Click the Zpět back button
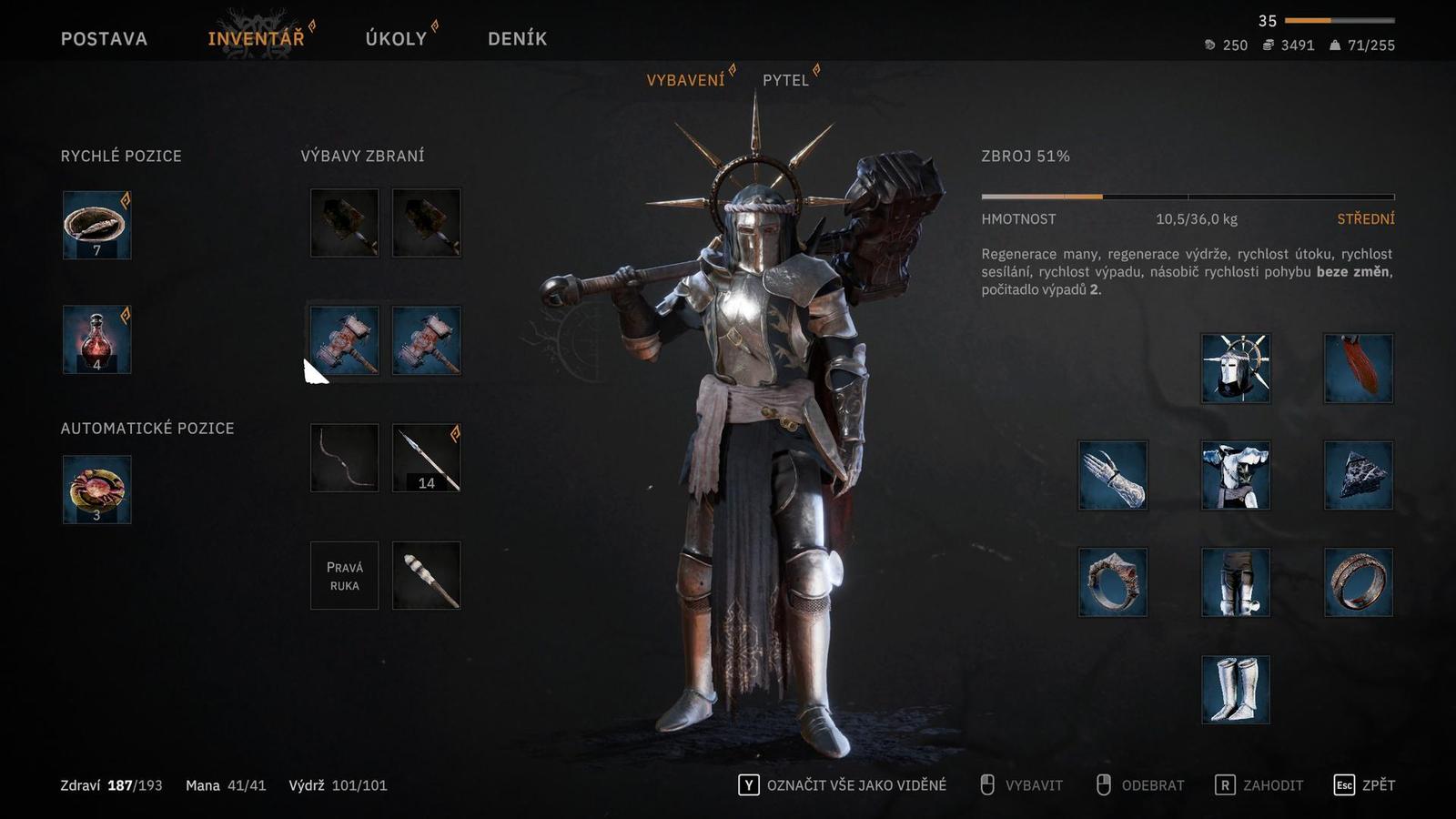Image resolution: width=1456 pixels, height=819 pixels. tap(1364, 785)
